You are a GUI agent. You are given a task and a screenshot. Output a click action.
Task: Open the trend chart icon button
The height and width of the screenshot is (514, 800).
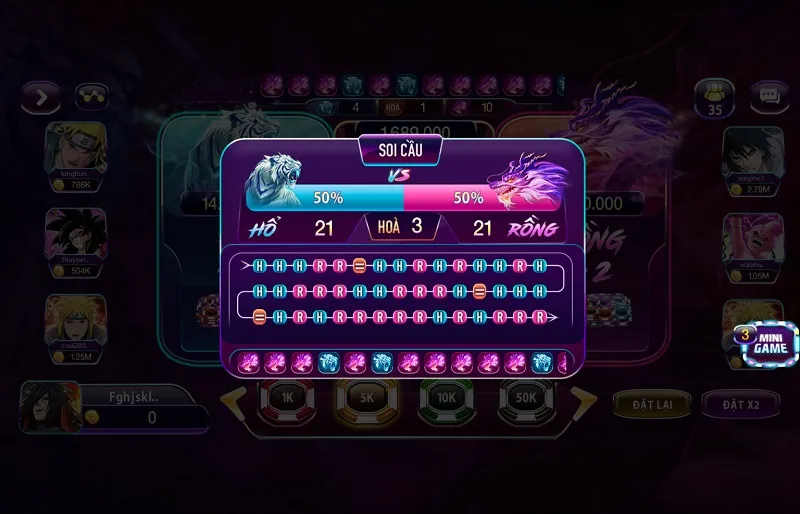click(93, 97)
